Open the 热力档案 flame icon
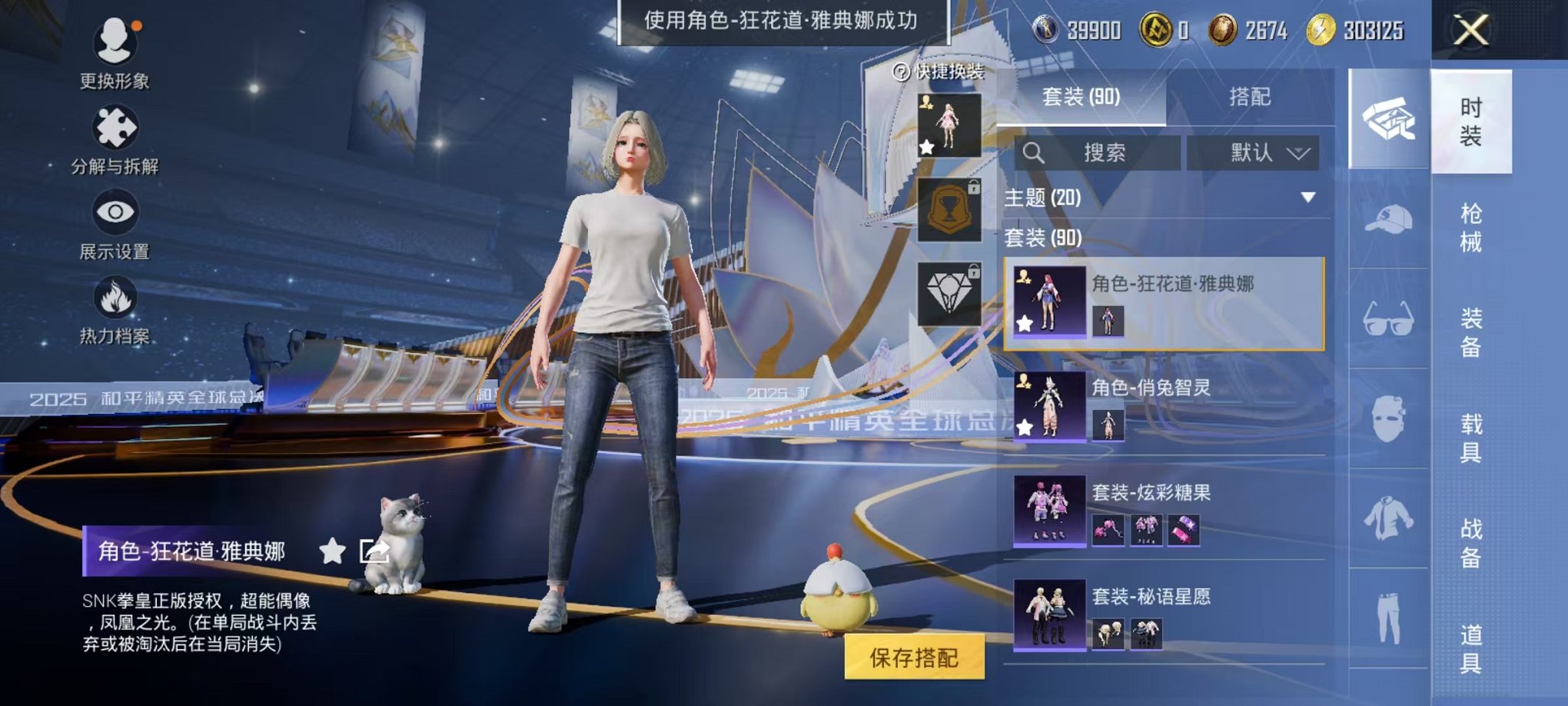 pos(114,298)
